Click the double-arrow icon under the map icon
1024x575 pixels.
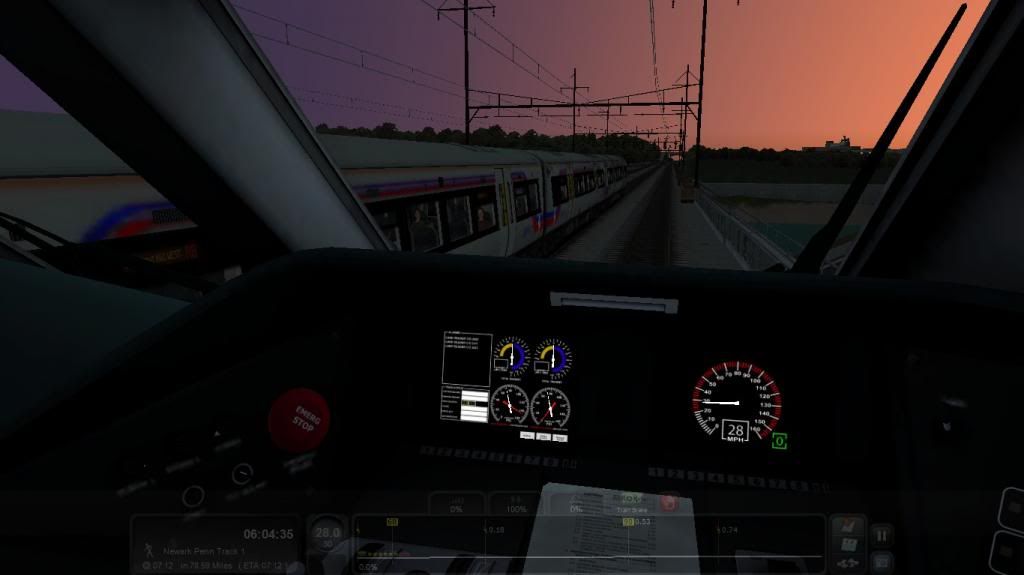click(847, 564)
